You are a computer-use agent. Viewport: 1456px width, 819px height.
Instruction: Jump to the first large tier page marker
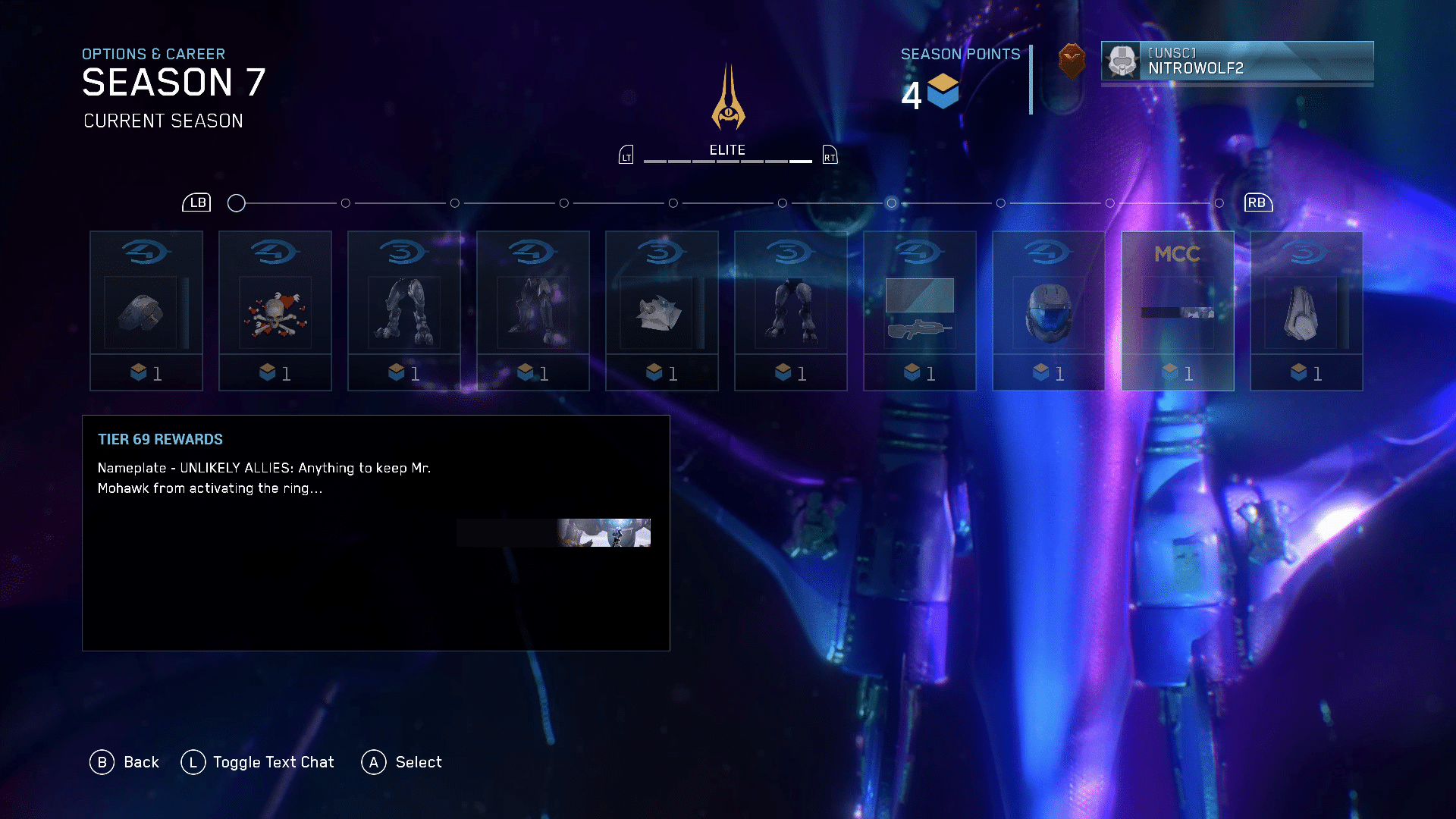[x=237, y=203]
